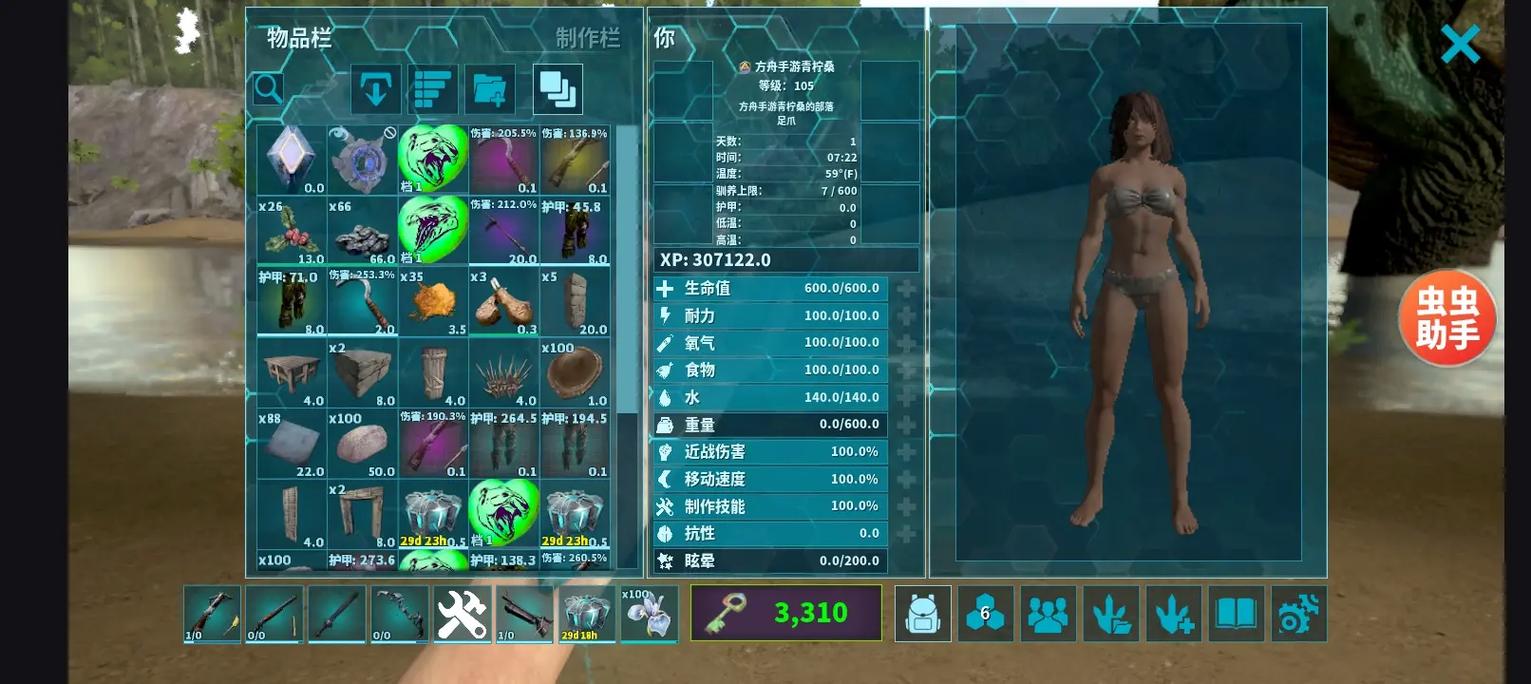Choose the x3 raw meat drumsticks slot
Viewport: 1531px width, 684px height.
(504, 302)
